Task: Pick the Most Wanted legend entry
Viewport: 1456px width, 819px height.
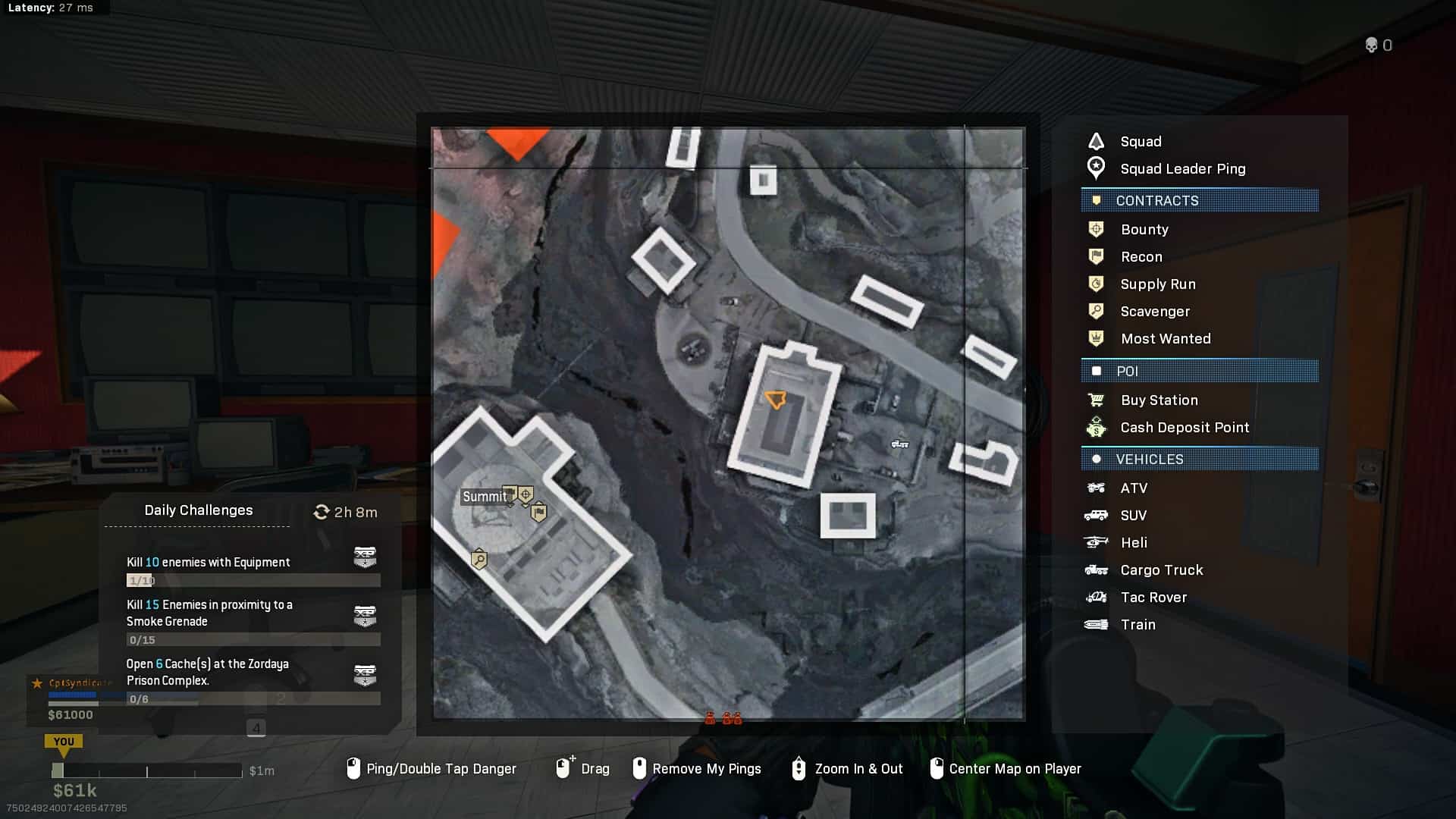Action: tap(1165, 339)
